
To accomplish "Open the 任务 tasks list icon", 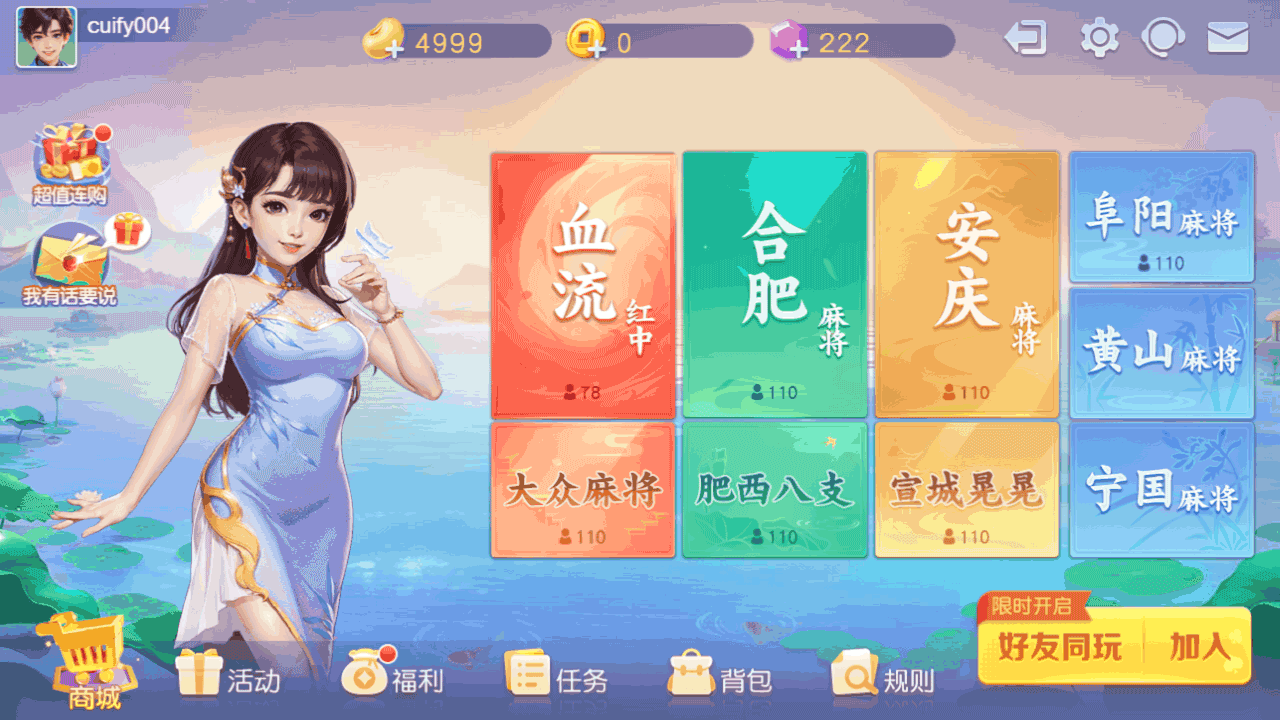I will 528,672.
